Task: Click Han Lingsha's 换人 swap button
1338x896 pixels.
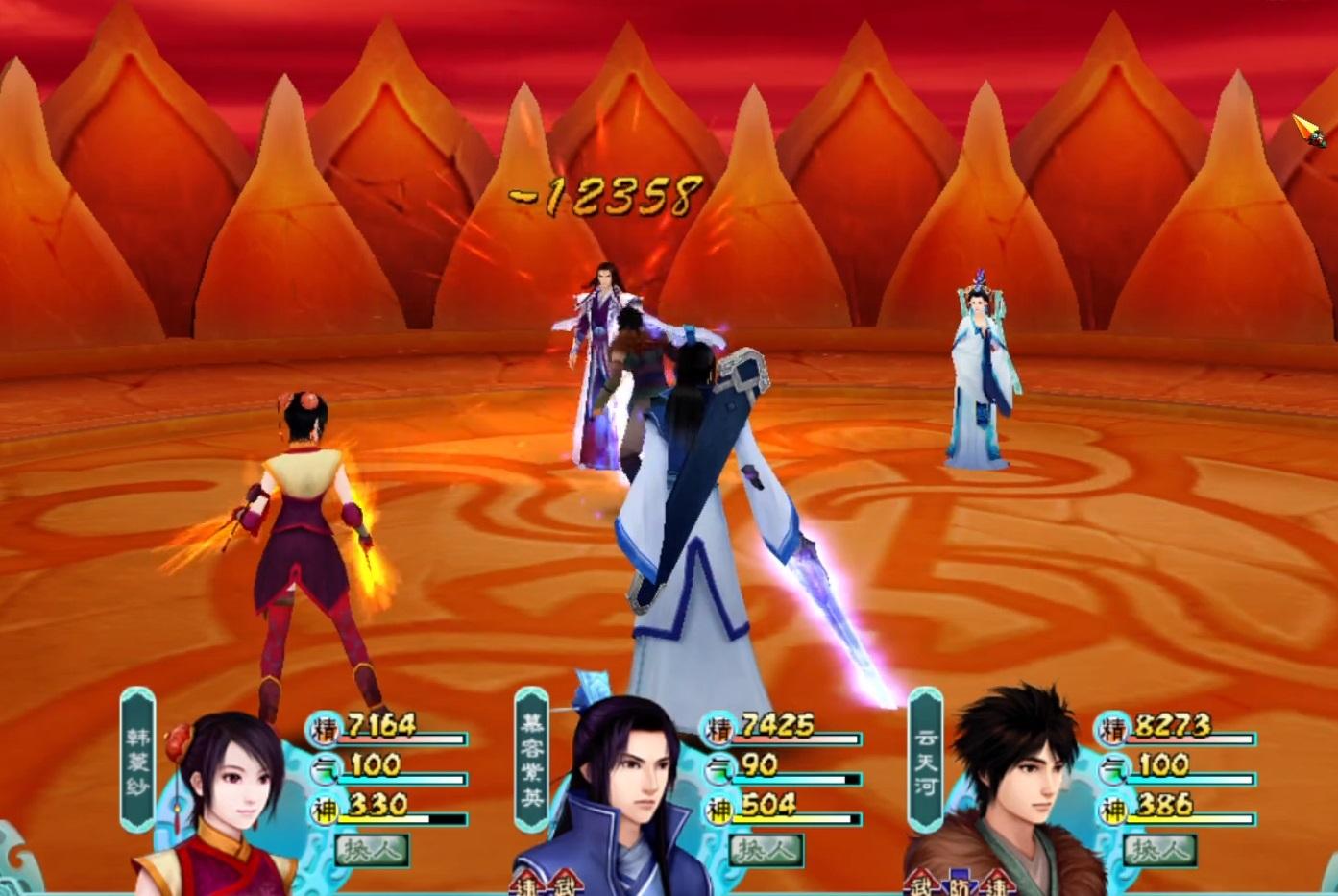Action: (x=373, y=850)
